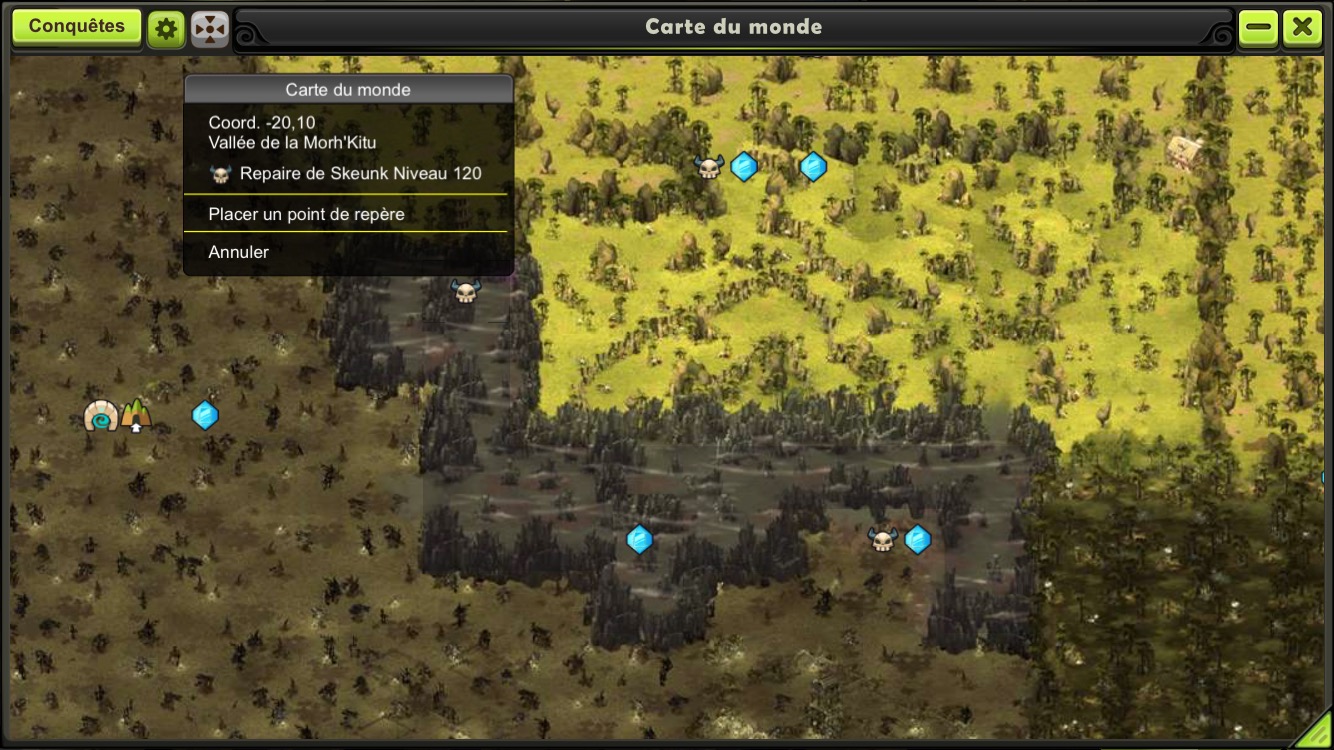
Task: Click "Annuler" in the context menu
Action: tap(238, 251)
